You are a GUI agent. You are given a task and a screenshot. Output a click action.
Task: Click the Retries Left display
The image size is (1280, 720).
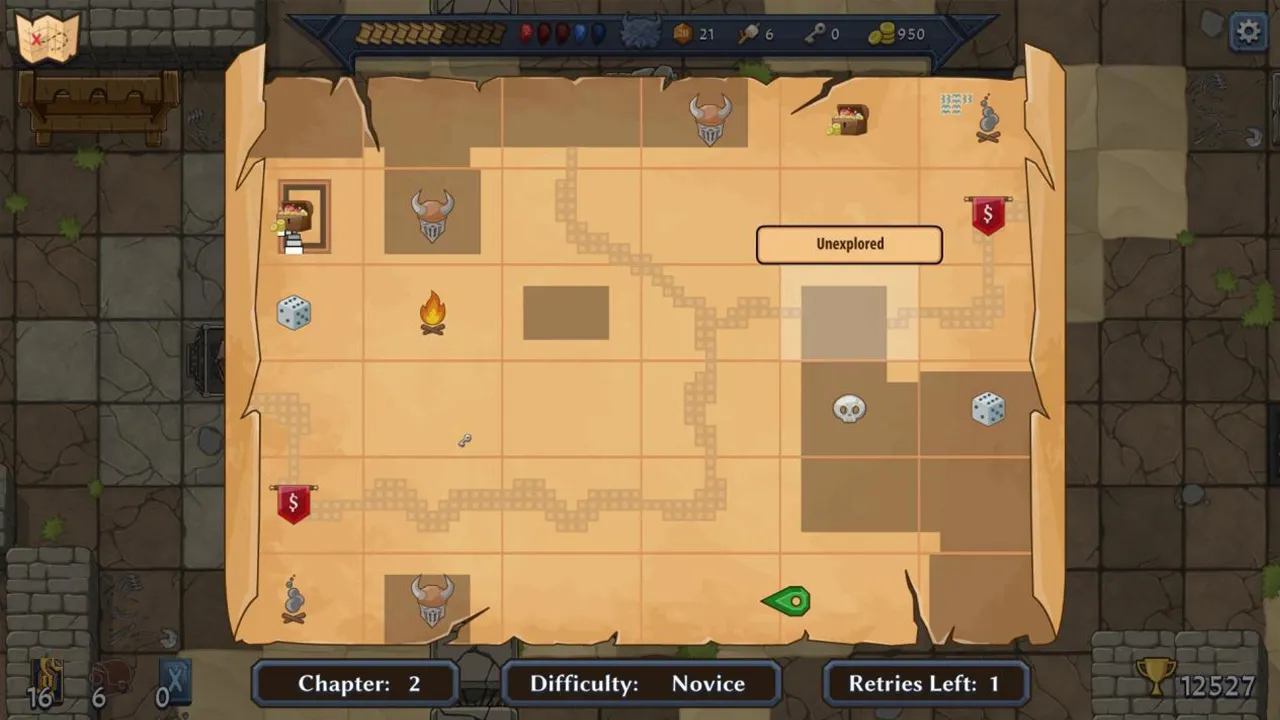click(923, 684)
